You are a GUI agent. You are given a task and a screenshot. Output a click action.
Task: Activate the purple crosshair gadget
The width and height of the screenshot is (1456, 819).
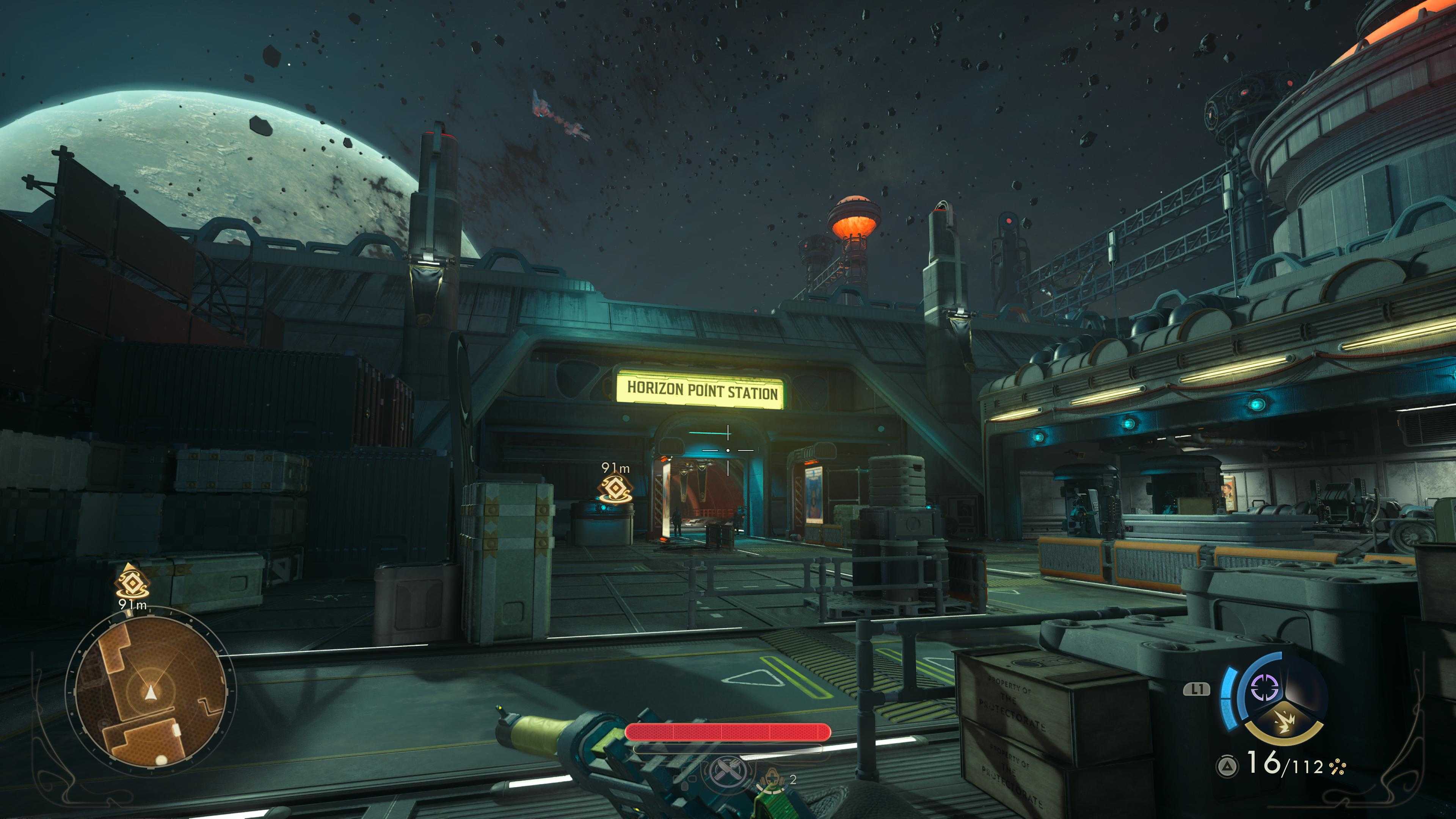click(1265, 687)
